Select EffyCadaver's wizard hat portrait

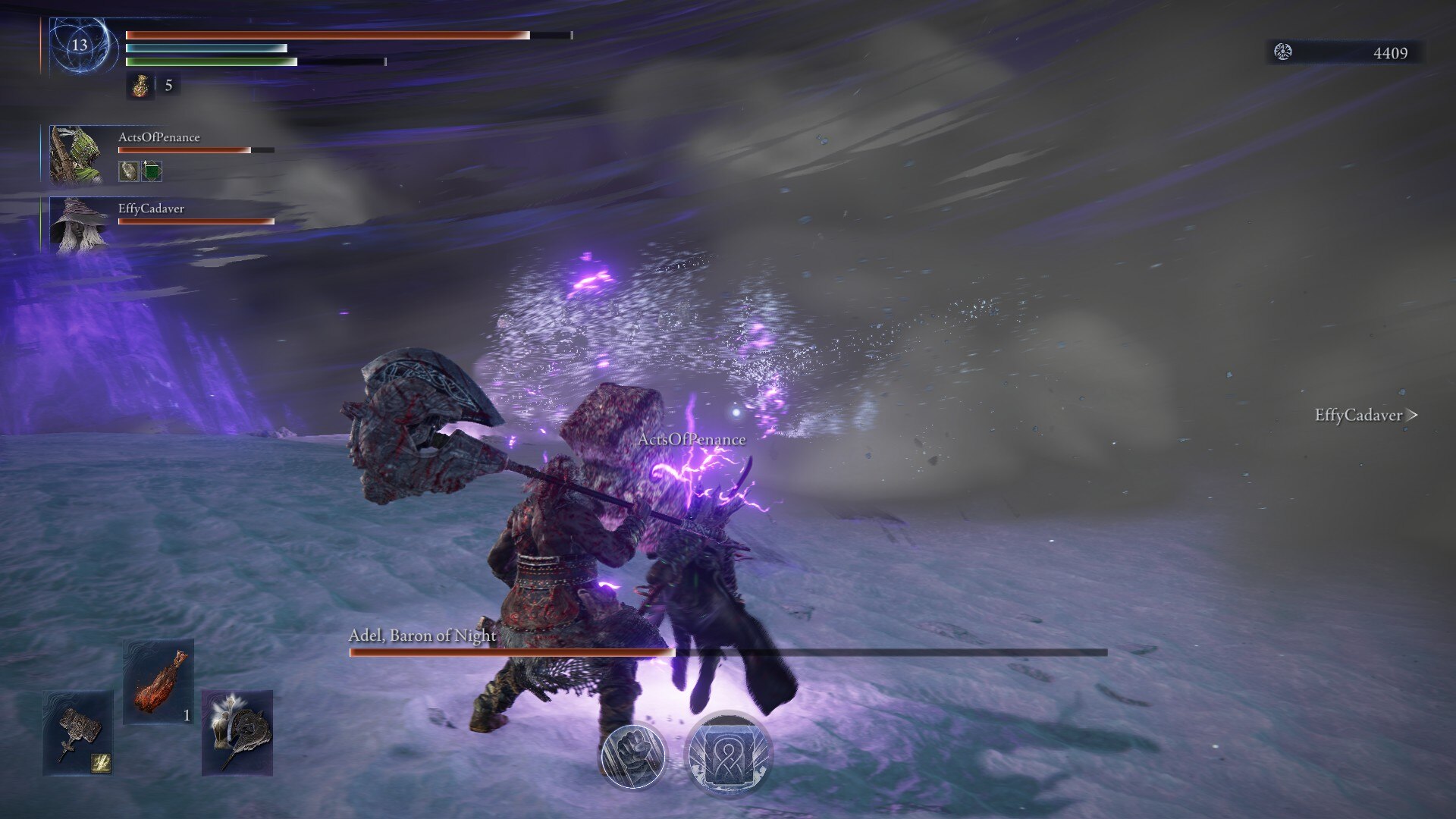tap(78, 224)
